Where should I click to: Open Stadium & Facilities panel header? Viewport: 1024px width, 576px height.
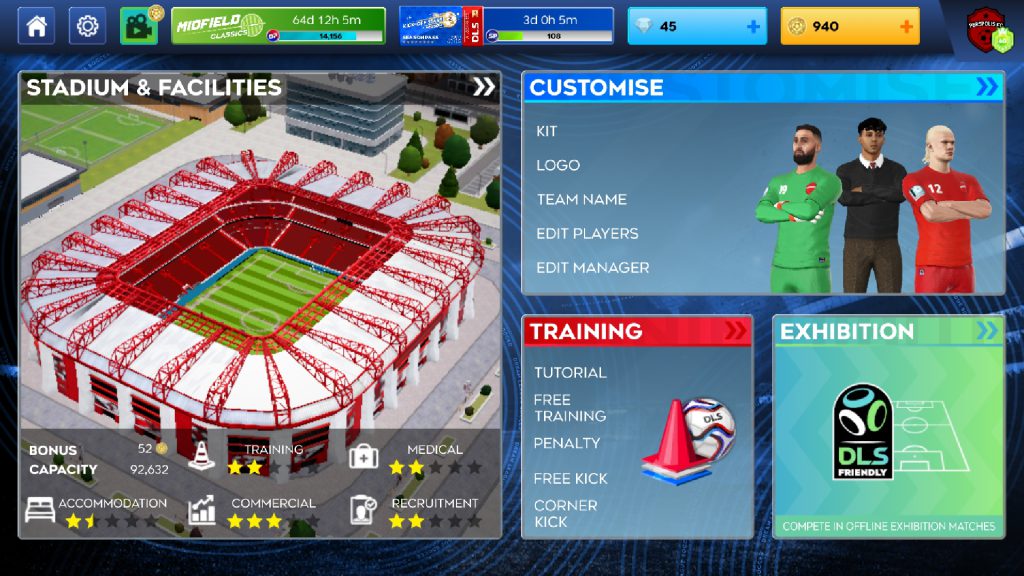pyautogui.click(x=260, y=87)
